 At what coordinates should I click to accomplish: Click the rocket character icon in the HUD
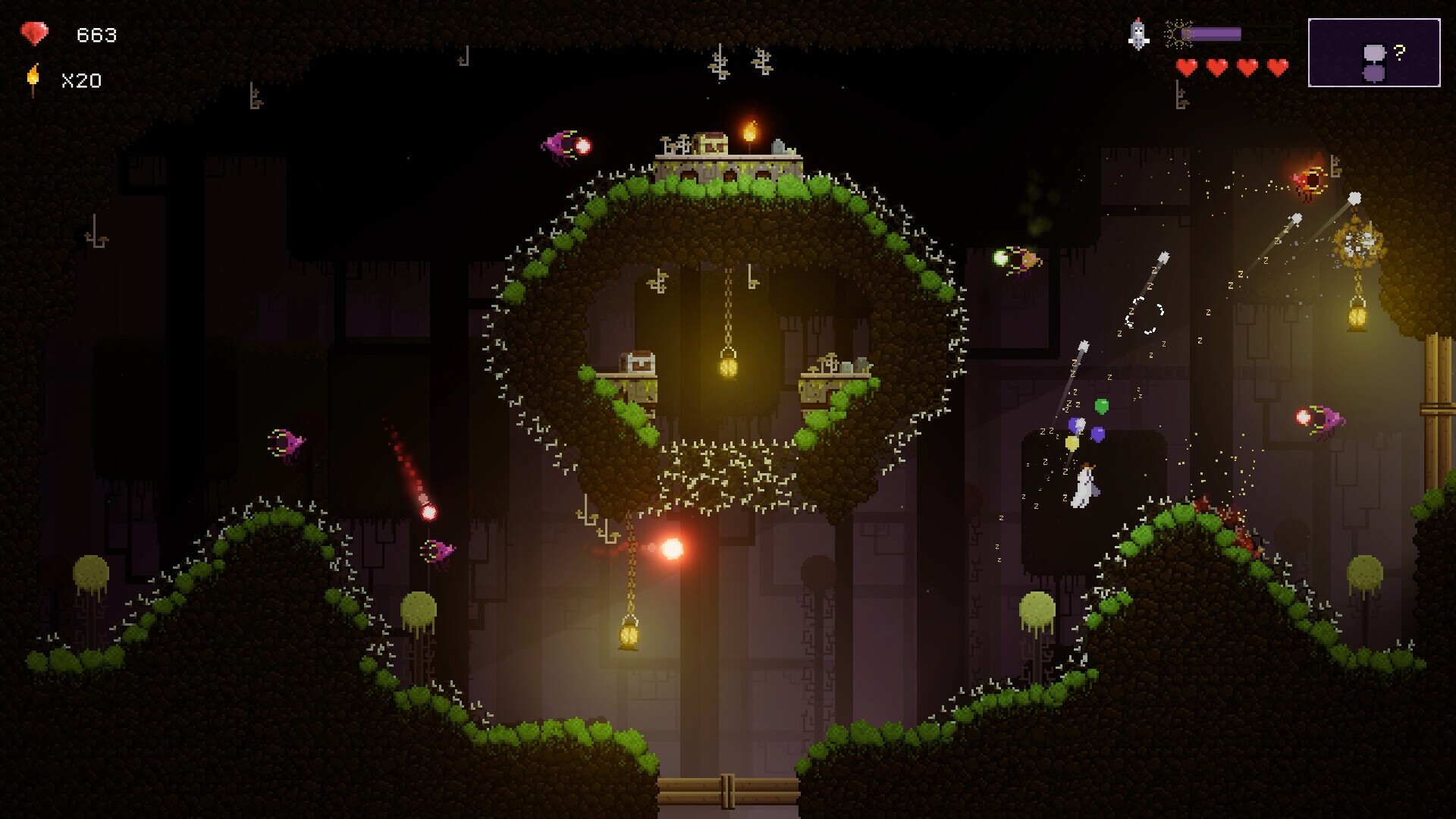[1136, 34]
